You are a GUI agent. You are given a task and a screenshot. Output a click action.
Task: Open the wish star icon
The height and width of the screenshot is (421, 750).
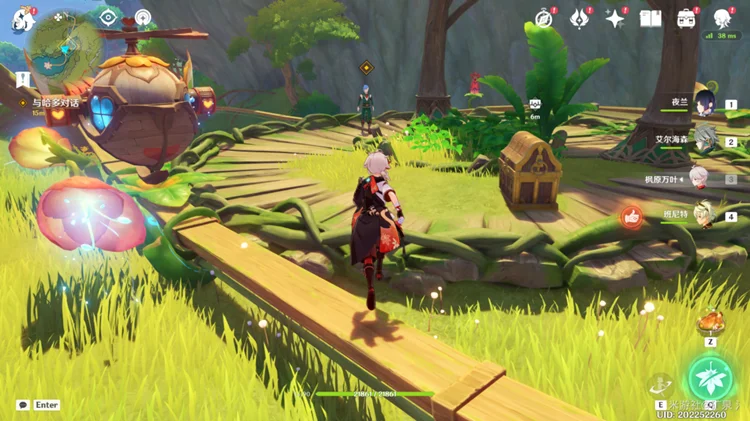point(615,18)
